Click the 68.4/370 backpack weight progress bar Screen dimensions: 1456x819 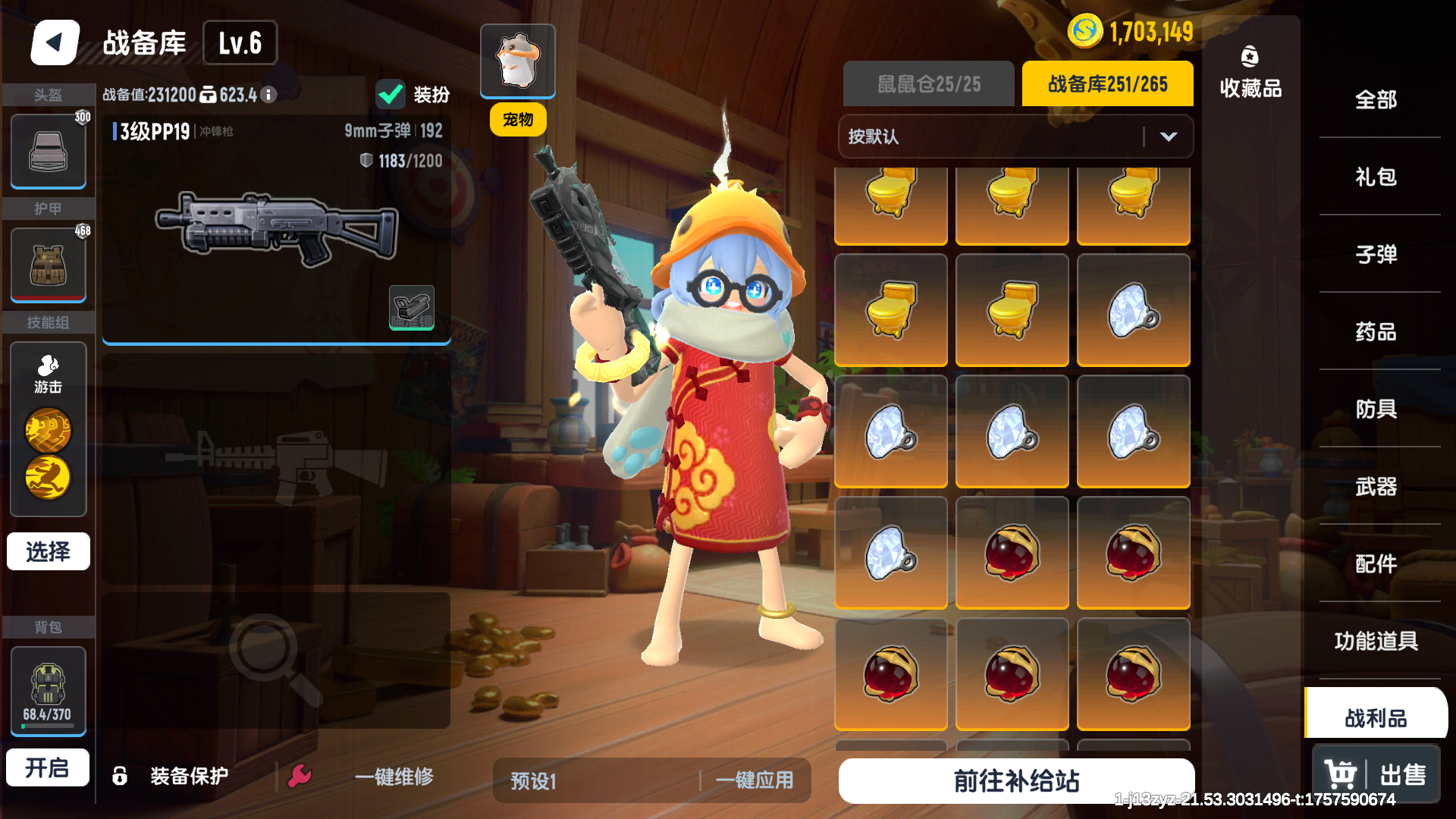click(x=48, y=726)
